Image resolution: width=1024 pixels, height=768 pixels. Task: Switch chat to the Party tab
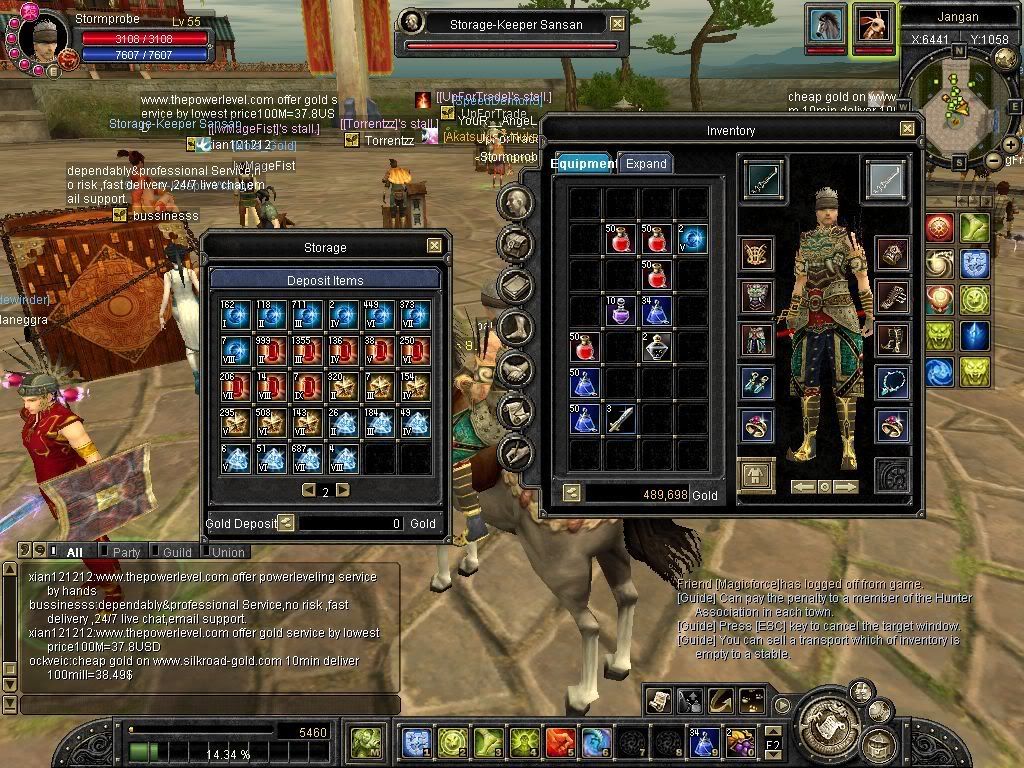click(x=127, y=552)
